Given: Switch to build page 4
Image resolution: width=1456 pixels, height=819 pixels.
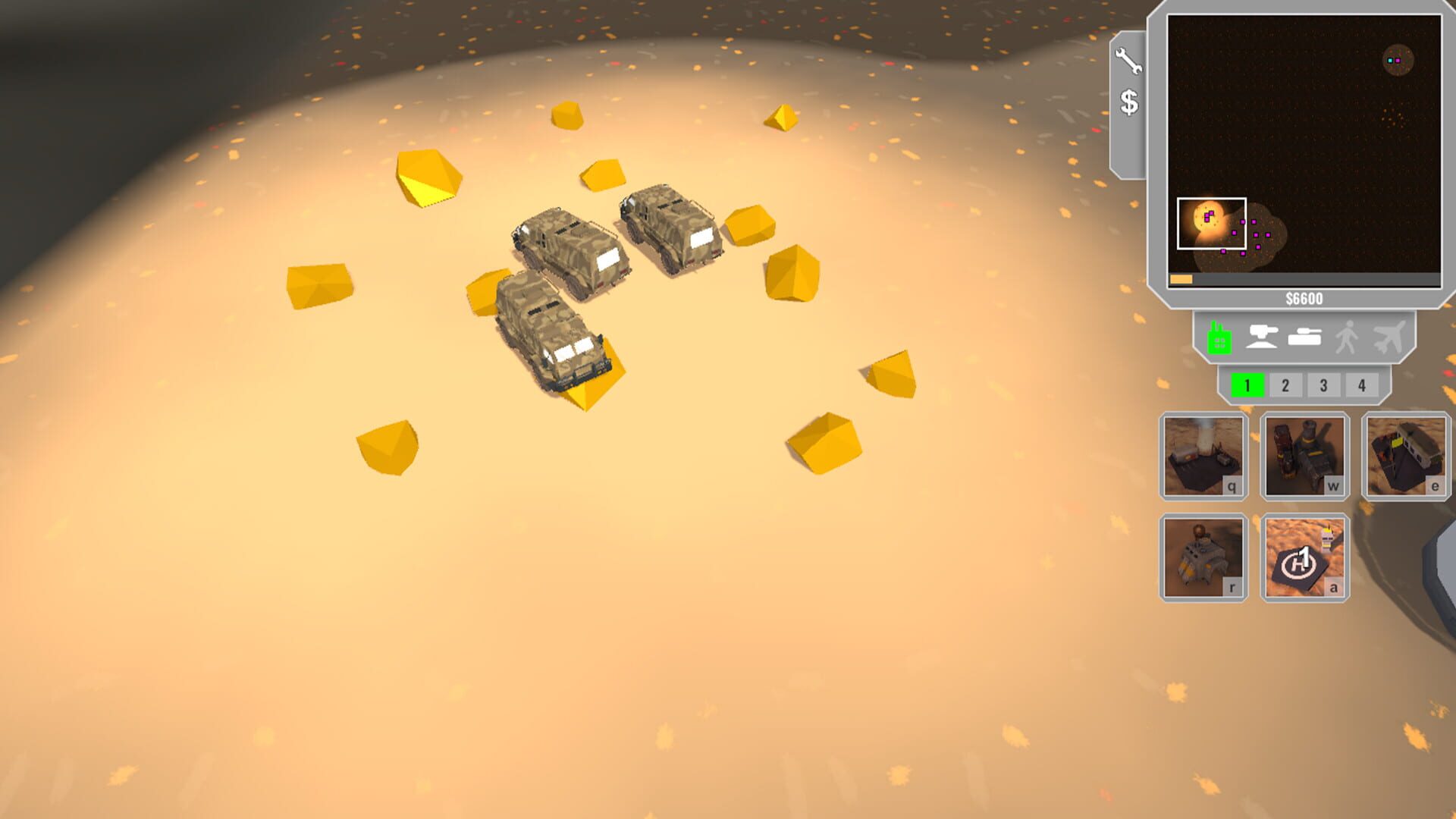Looking at the screenshot, I should (1361, 385).
